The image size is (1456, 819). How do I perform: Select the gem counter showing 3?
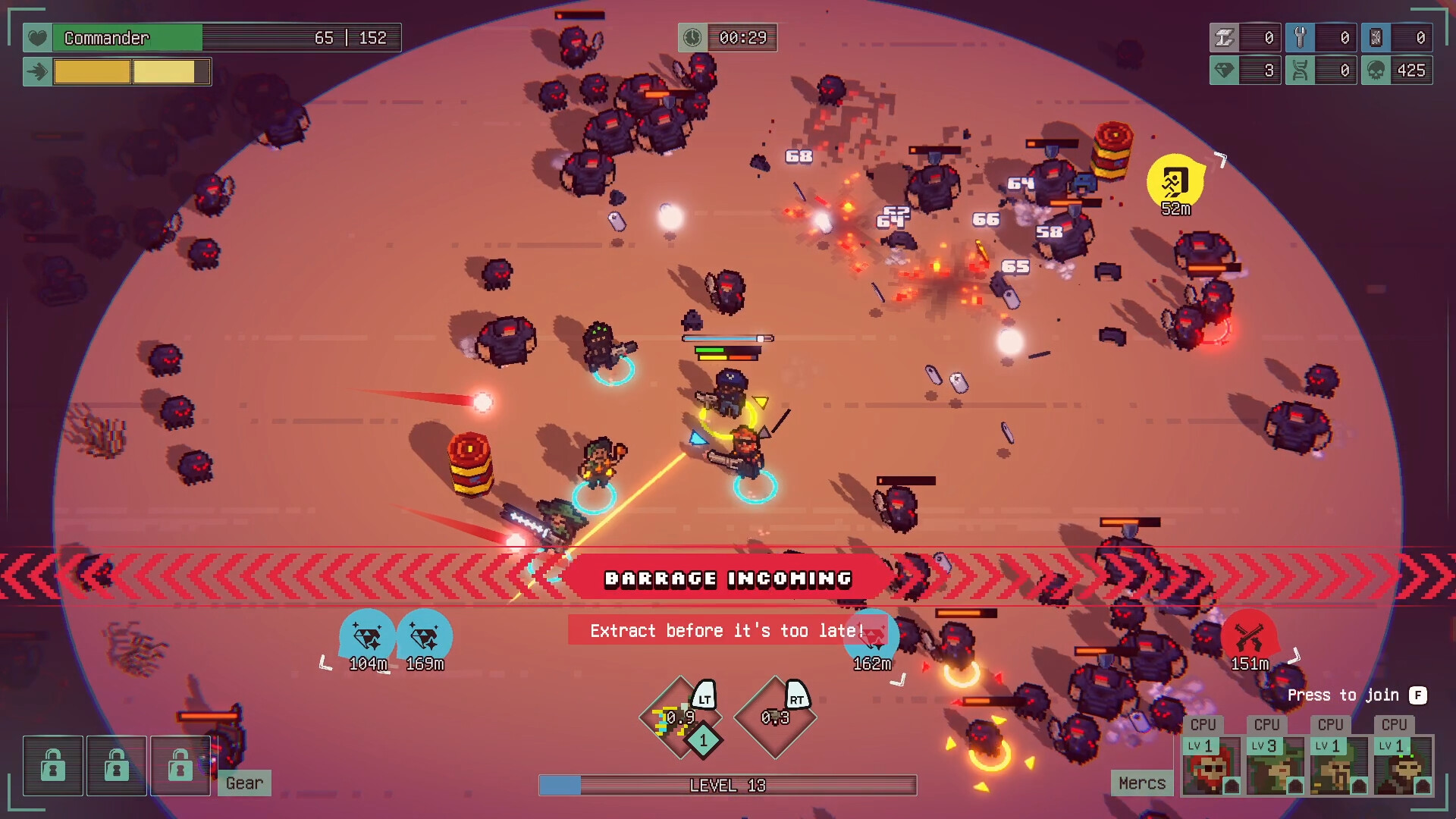1246,70
